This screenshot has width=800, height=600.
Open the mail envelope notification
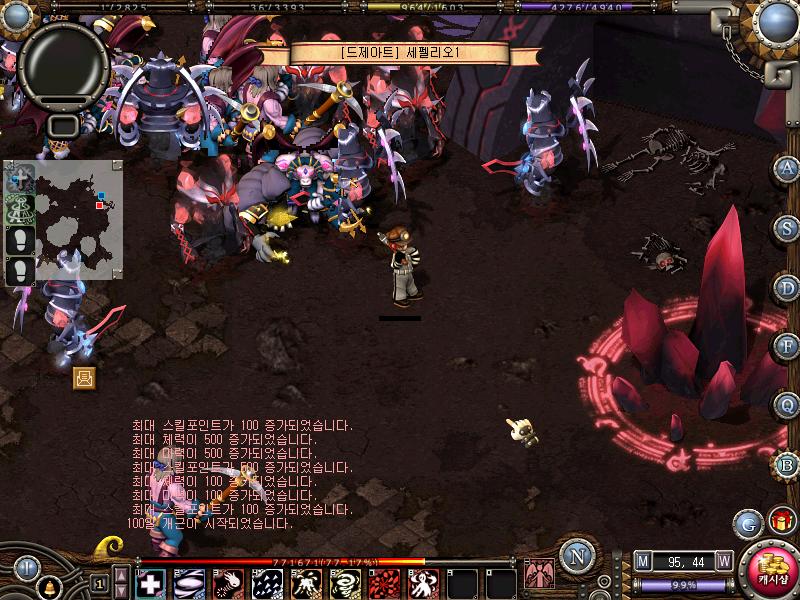tap(84, 377)
